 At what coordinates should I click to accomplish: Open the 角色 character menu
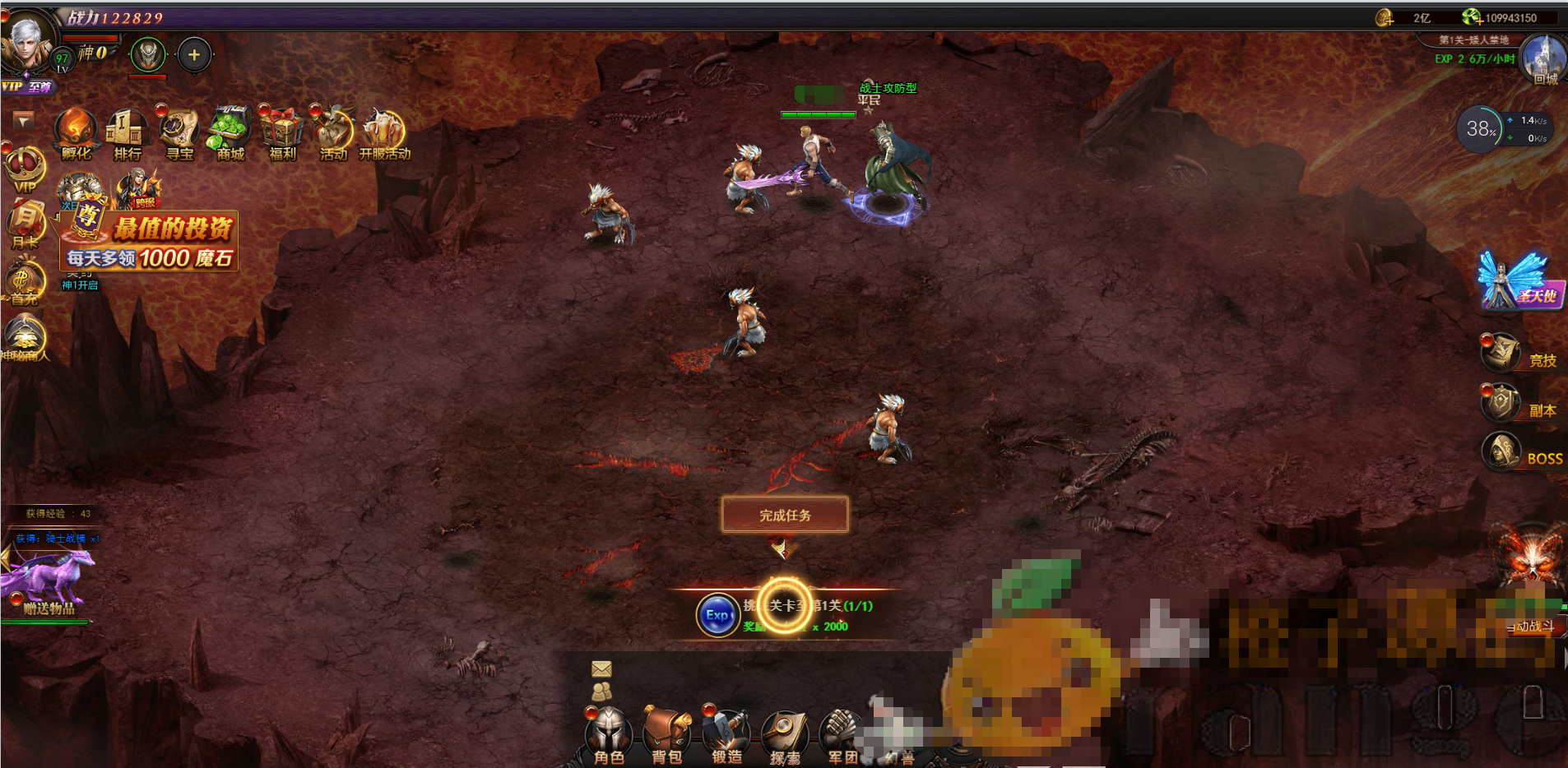(x=609, y=734)
